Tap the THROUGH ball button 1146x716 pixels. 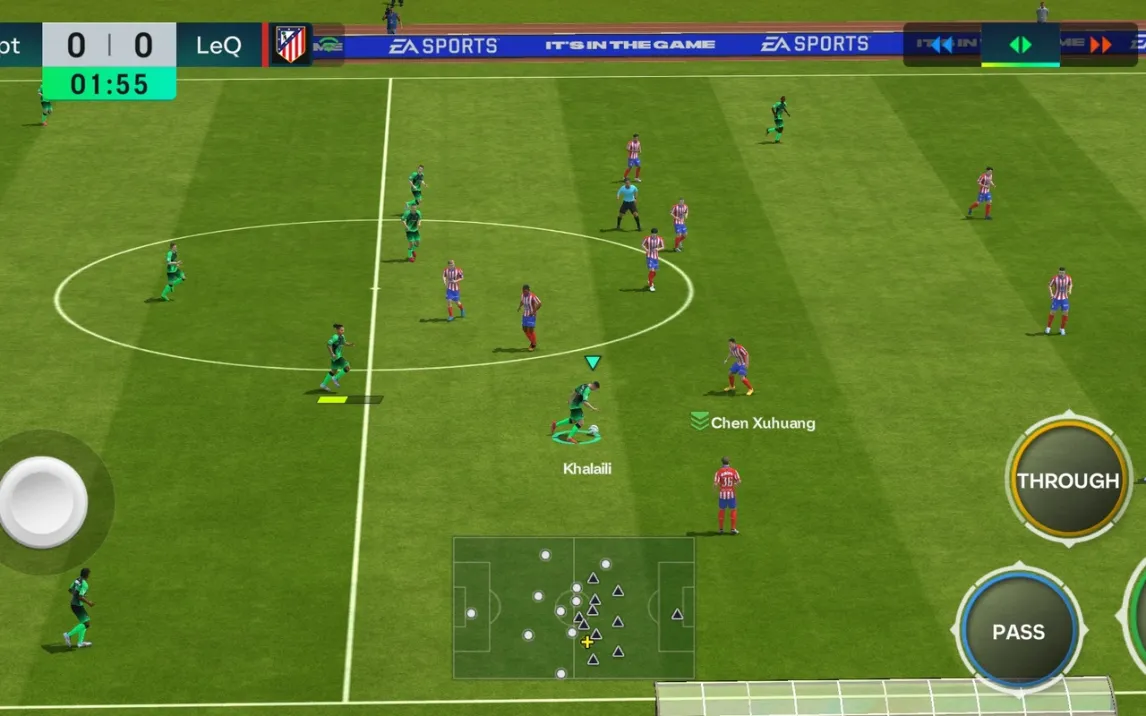coord(1068,480)
